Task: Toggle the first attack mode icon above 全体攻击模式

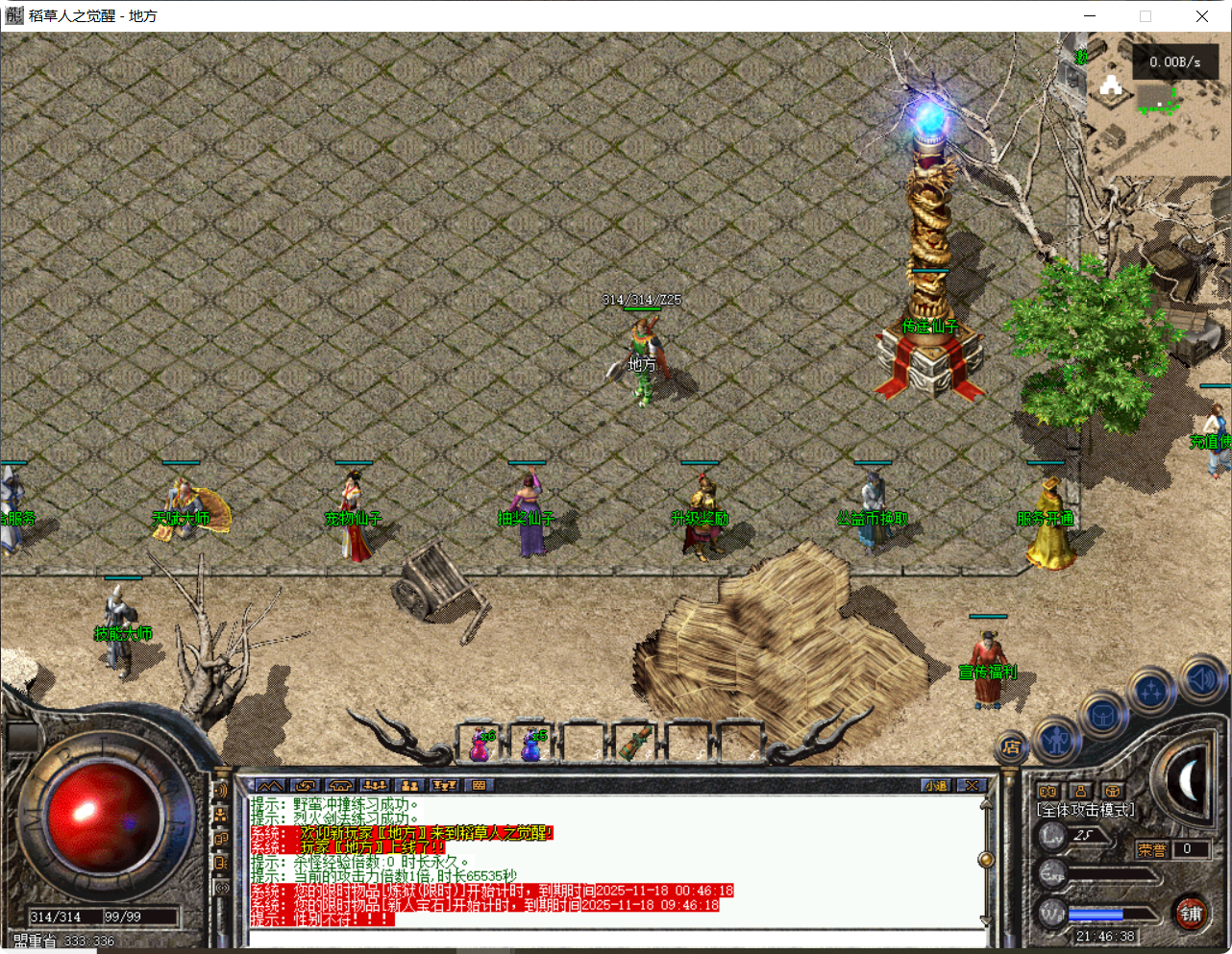Action: pyautogui.click(x=1049, y=792)
